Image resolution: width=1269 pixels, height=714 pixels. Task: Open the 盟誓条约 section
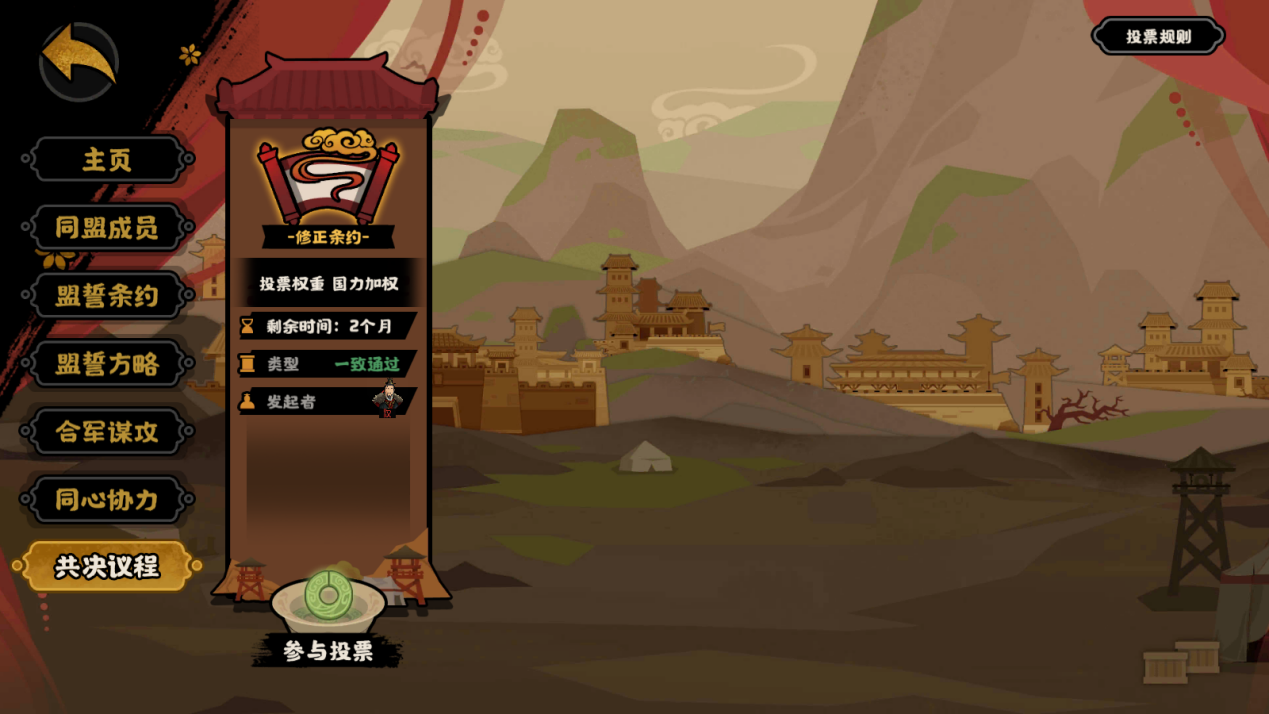coord(107,296)
